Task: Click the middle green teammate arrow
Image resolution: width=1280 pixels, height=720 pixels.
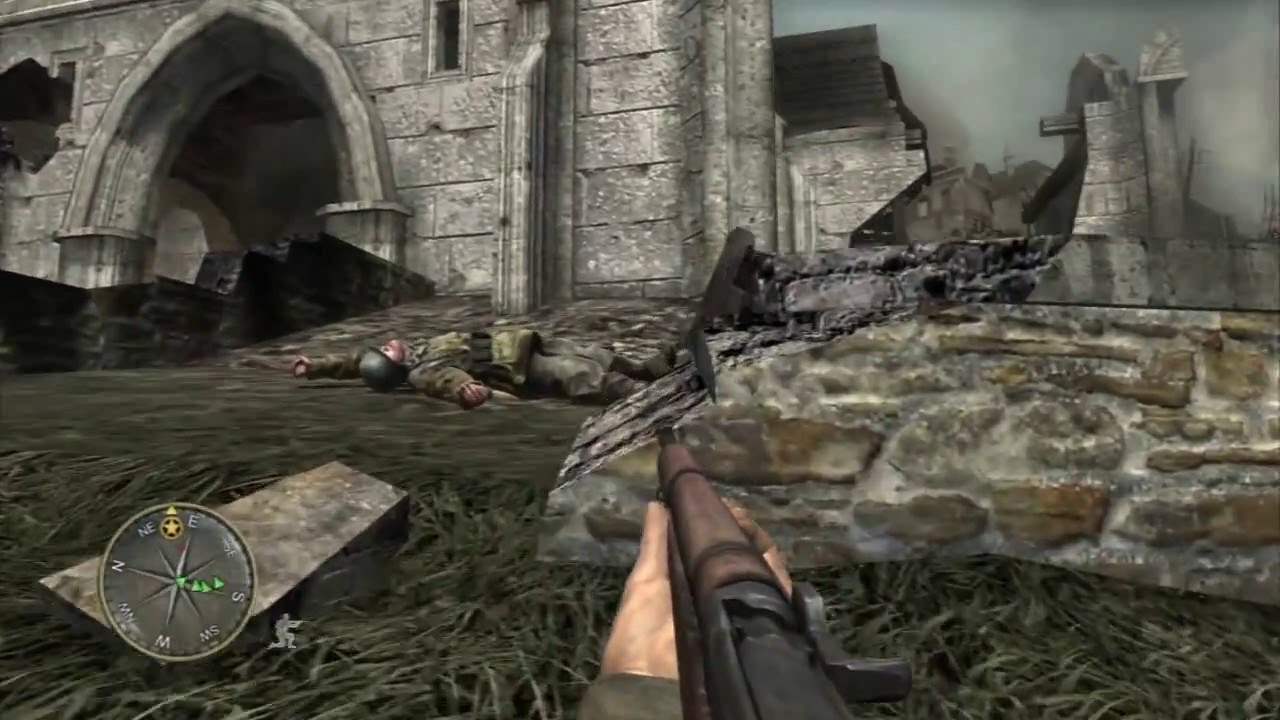Action: pyautogui.click(x=200, y=586)
